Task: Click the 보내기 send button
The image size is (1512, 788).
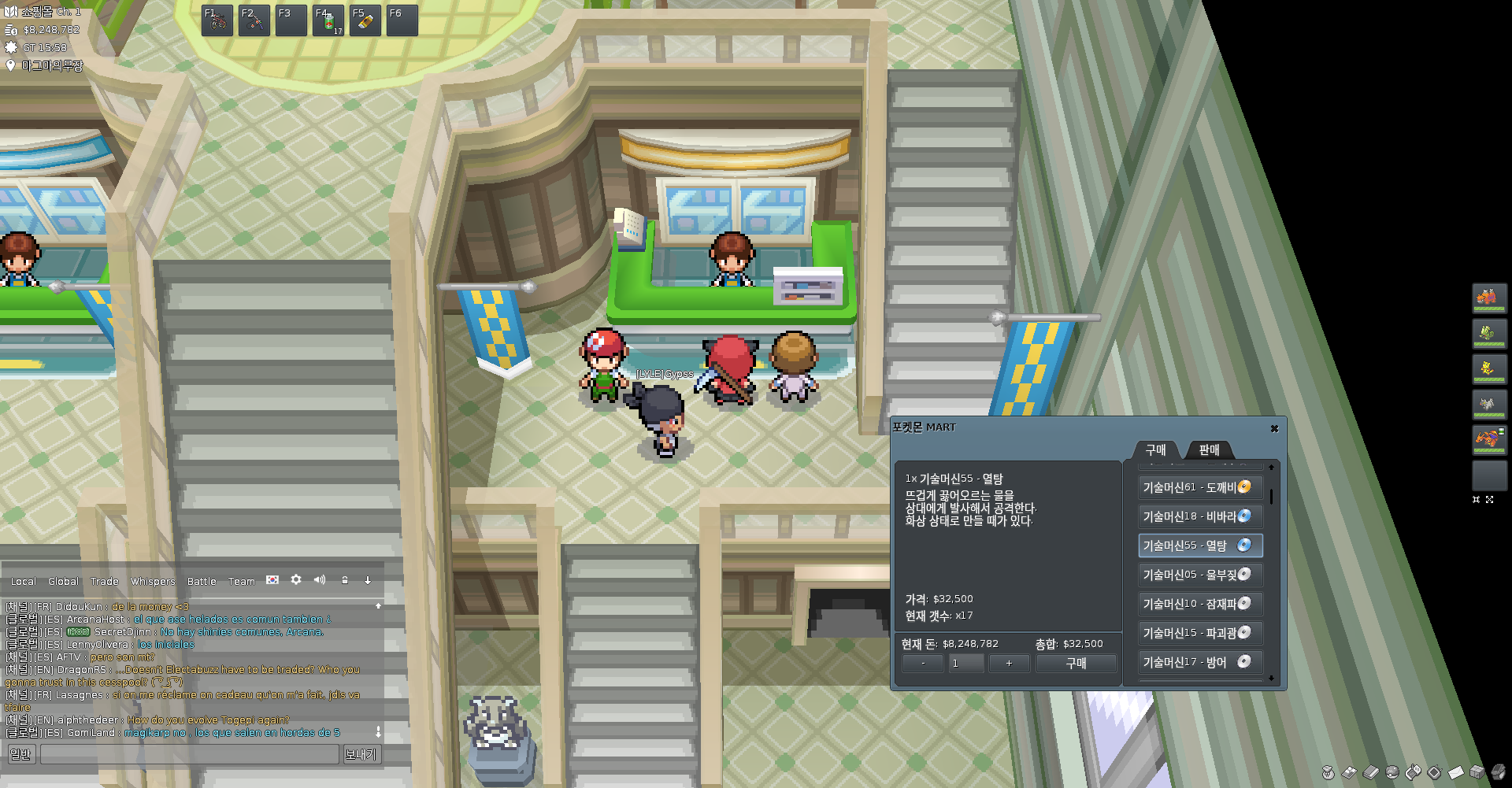Action: (361, 754)
